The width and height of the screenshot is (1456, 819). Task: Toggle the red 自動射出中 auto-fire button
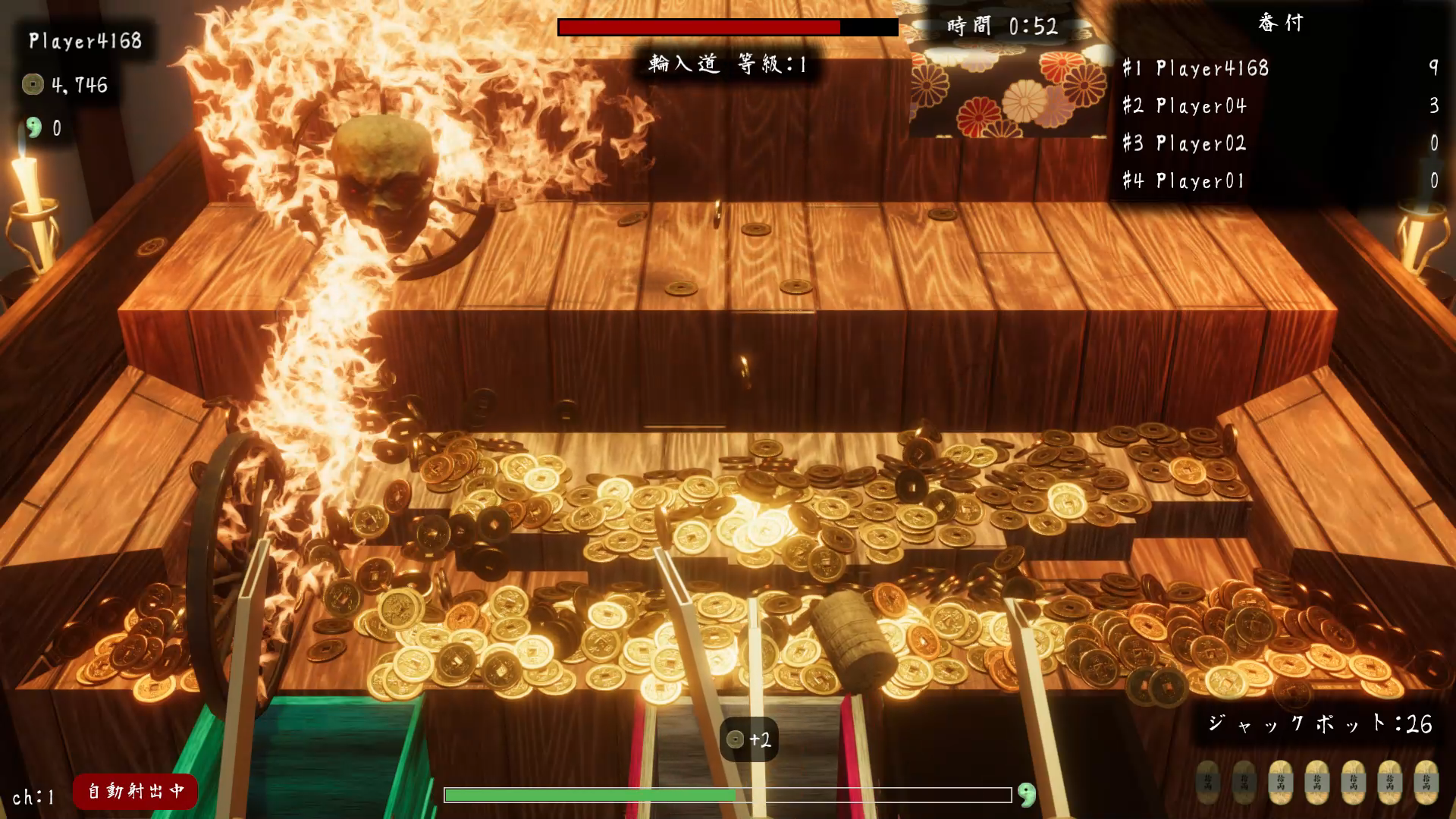point(135,791)
